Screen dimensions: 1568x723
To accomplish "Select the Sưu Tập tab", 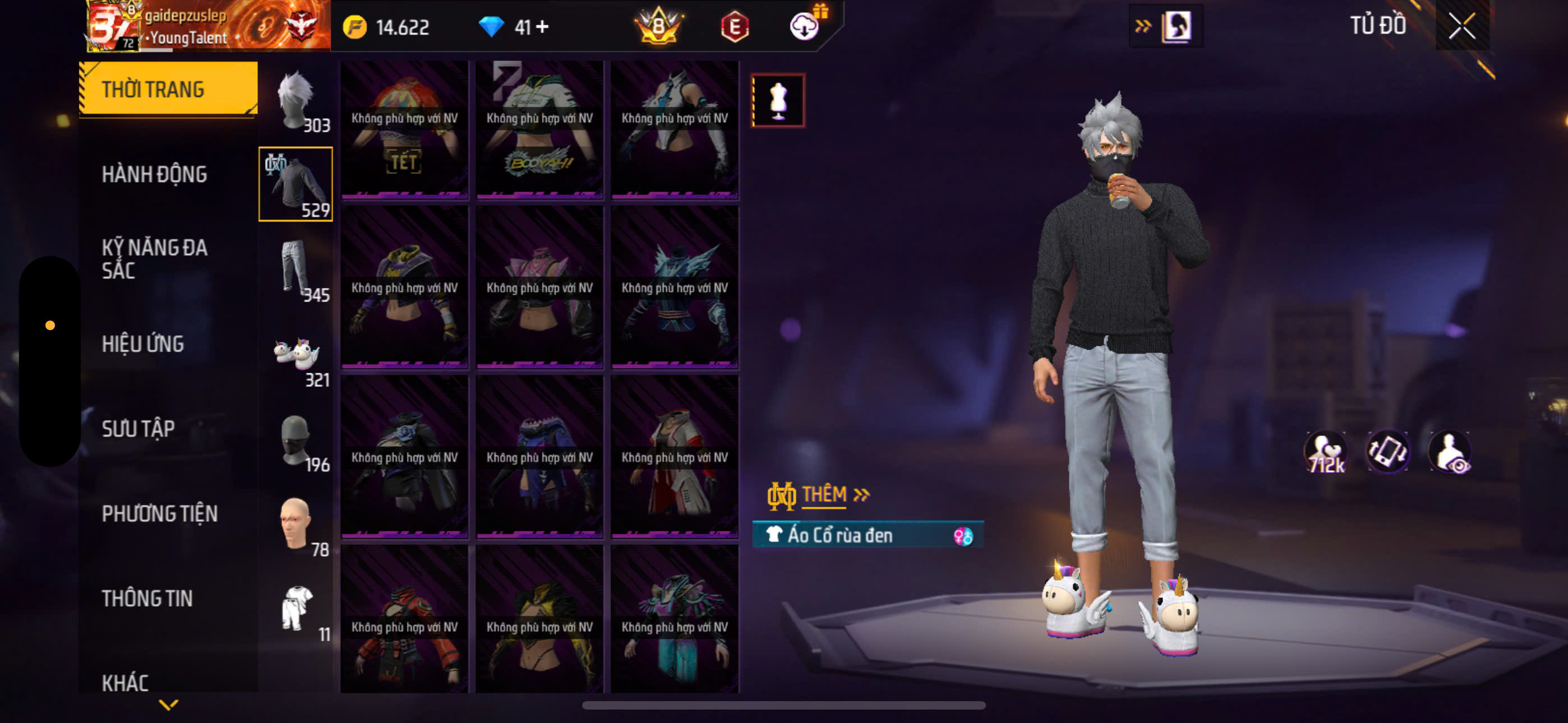I will coord(138,429).
